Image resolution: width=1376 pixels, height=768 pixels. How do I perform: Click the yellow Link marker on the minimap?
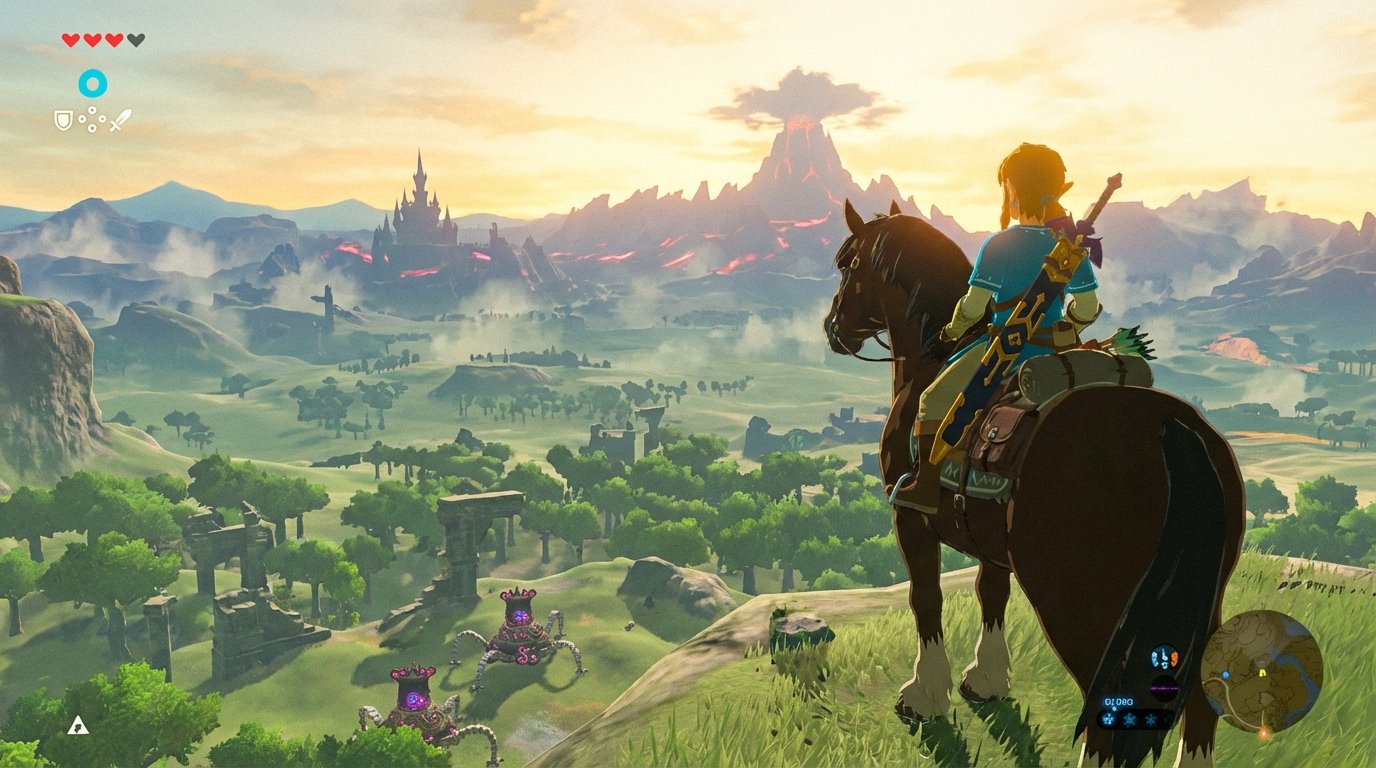click(x=1263, y=673)
